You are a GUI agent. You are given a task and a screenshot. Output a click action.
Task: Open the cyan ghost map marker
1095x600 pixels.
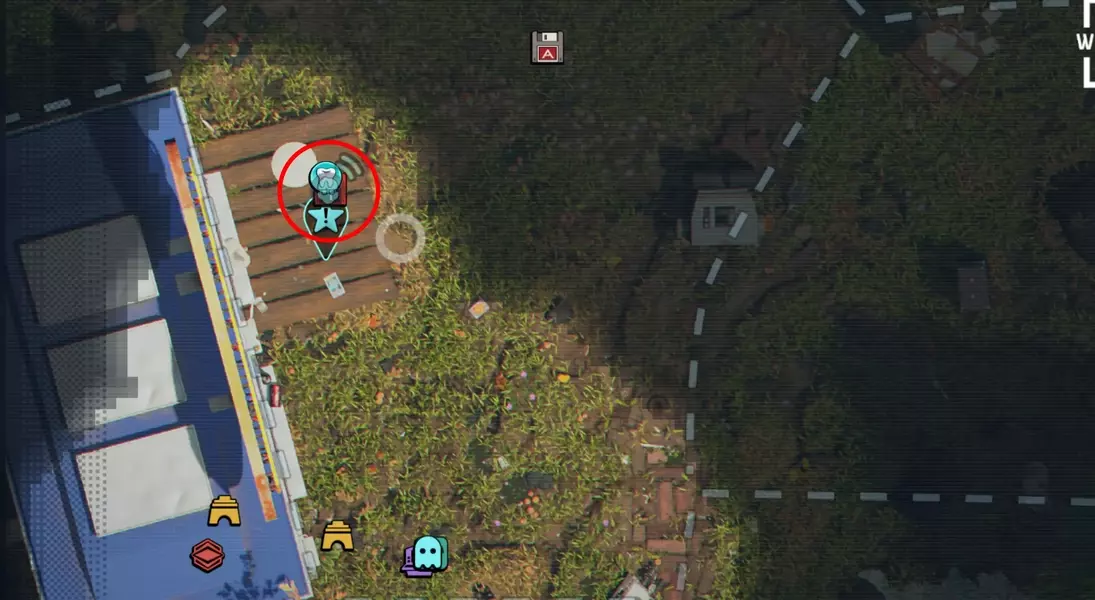click(x=427, y=553)
